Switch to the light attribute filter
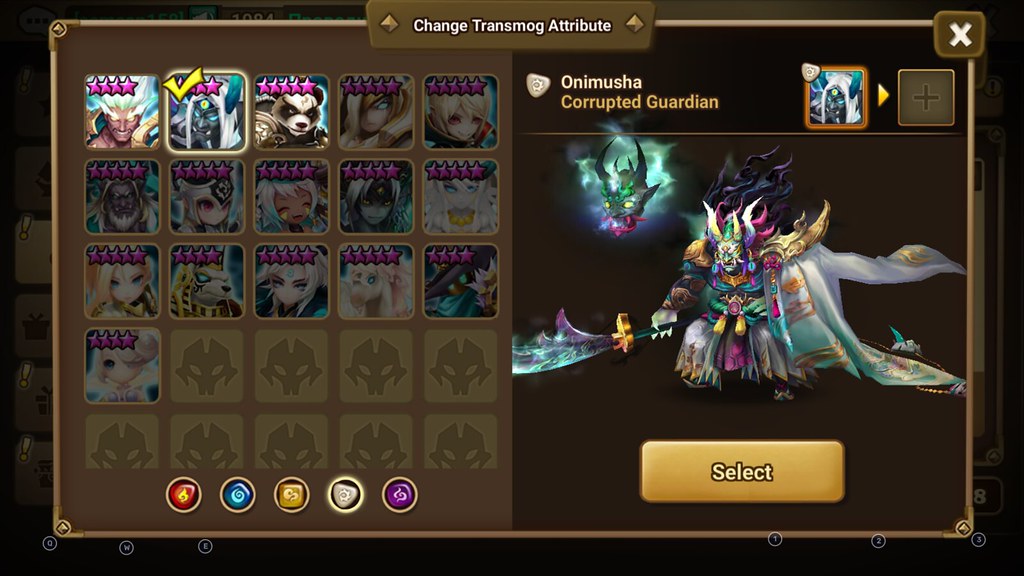Image resolution: width=1024 pixels, height=576 pixels. (x=346, y=494)
